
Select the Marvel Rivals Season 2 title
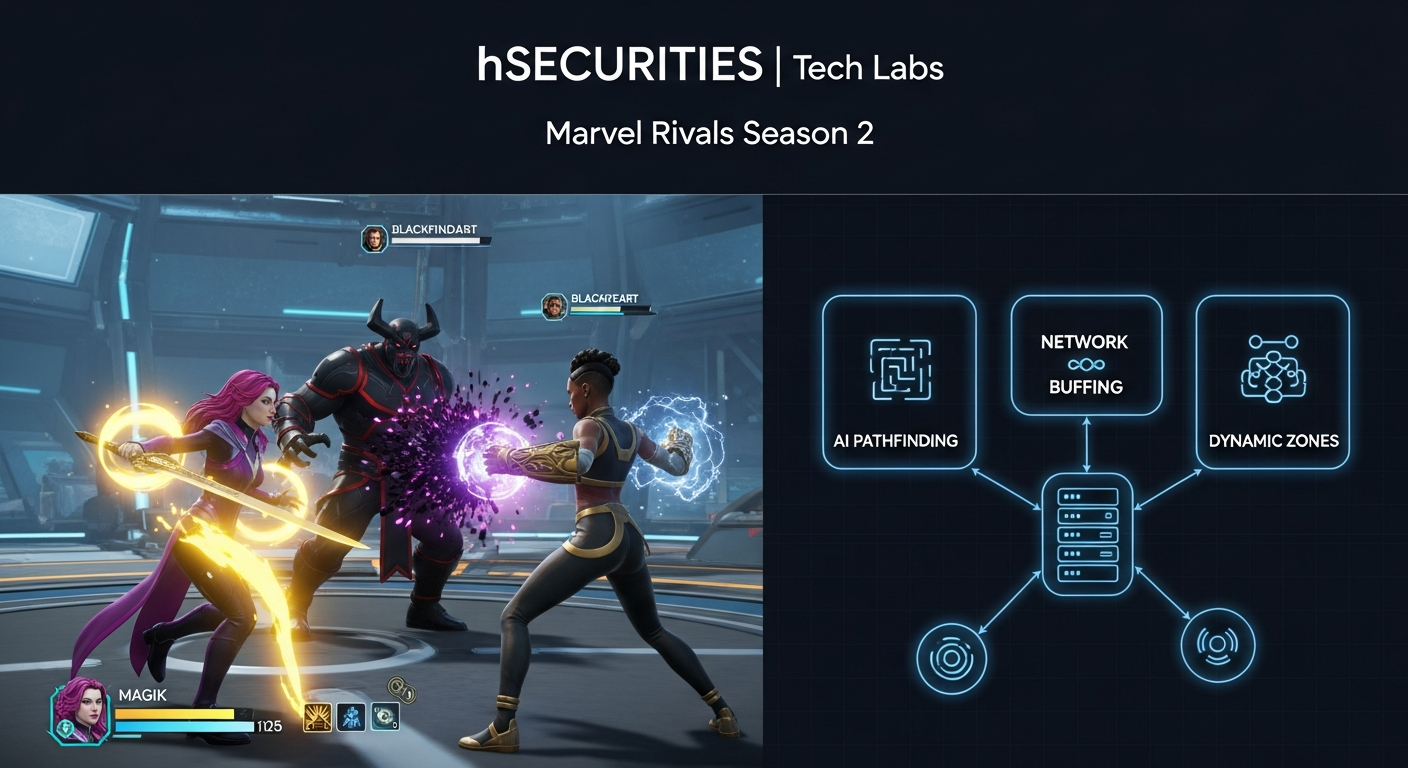(x=710, y=132)
